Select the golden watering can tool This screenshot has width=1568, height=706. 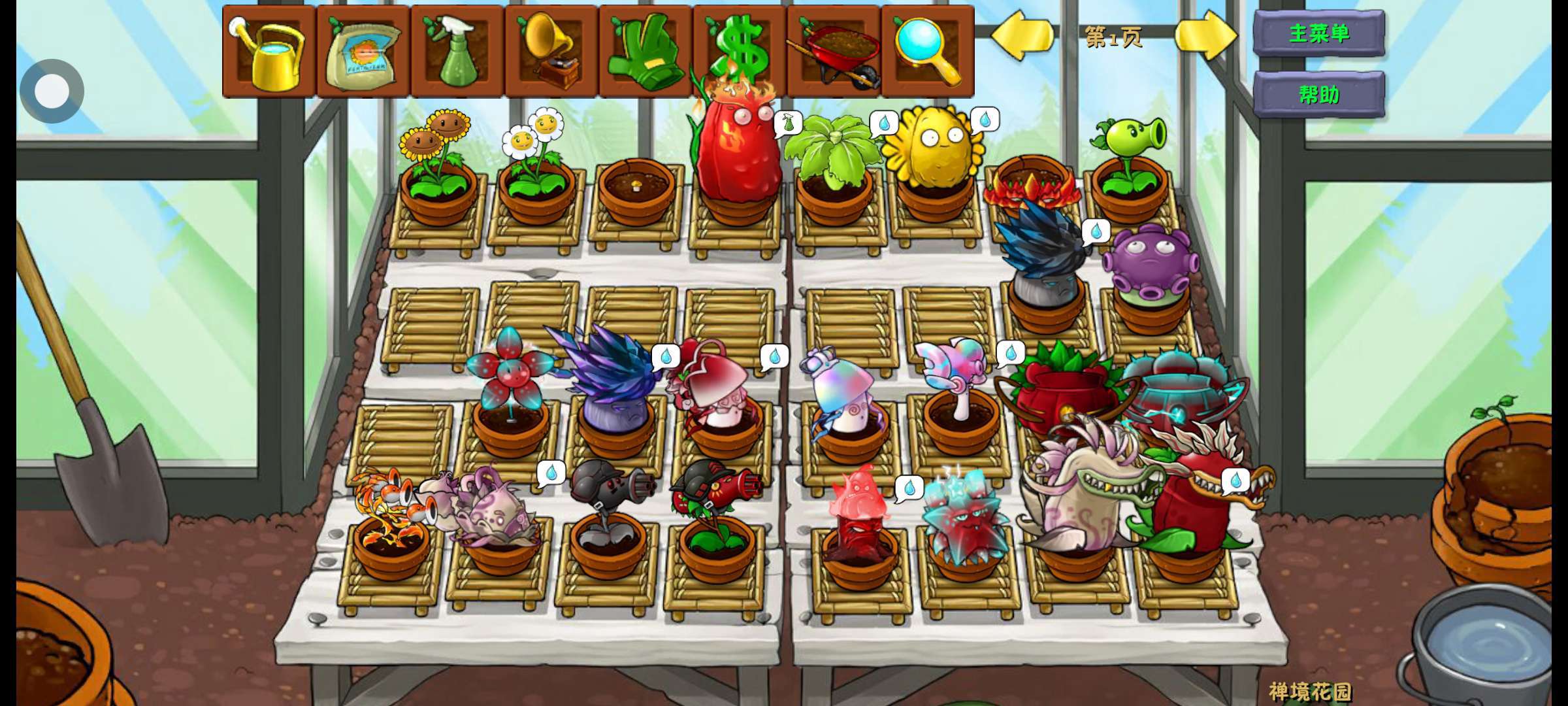click(x=269, y=51)
